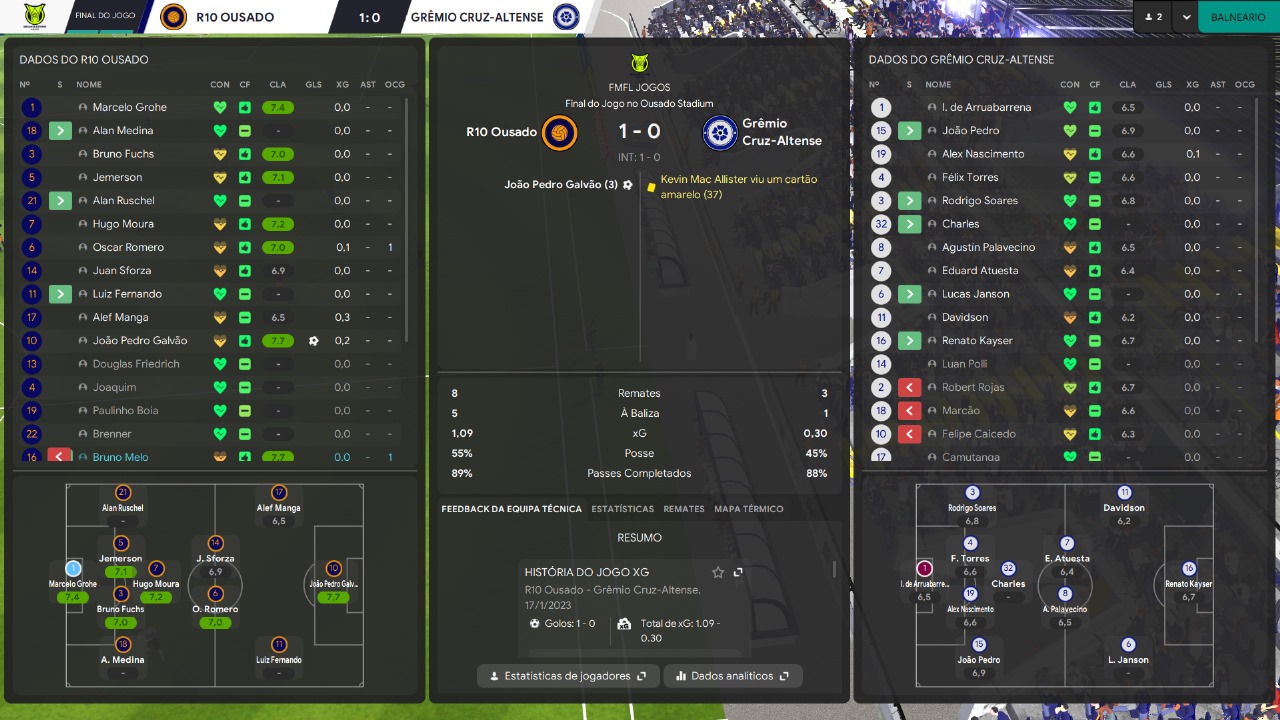
Task: Go to the Balneário dressing room
Action: pyautogui.click(x=1237, y=17)
